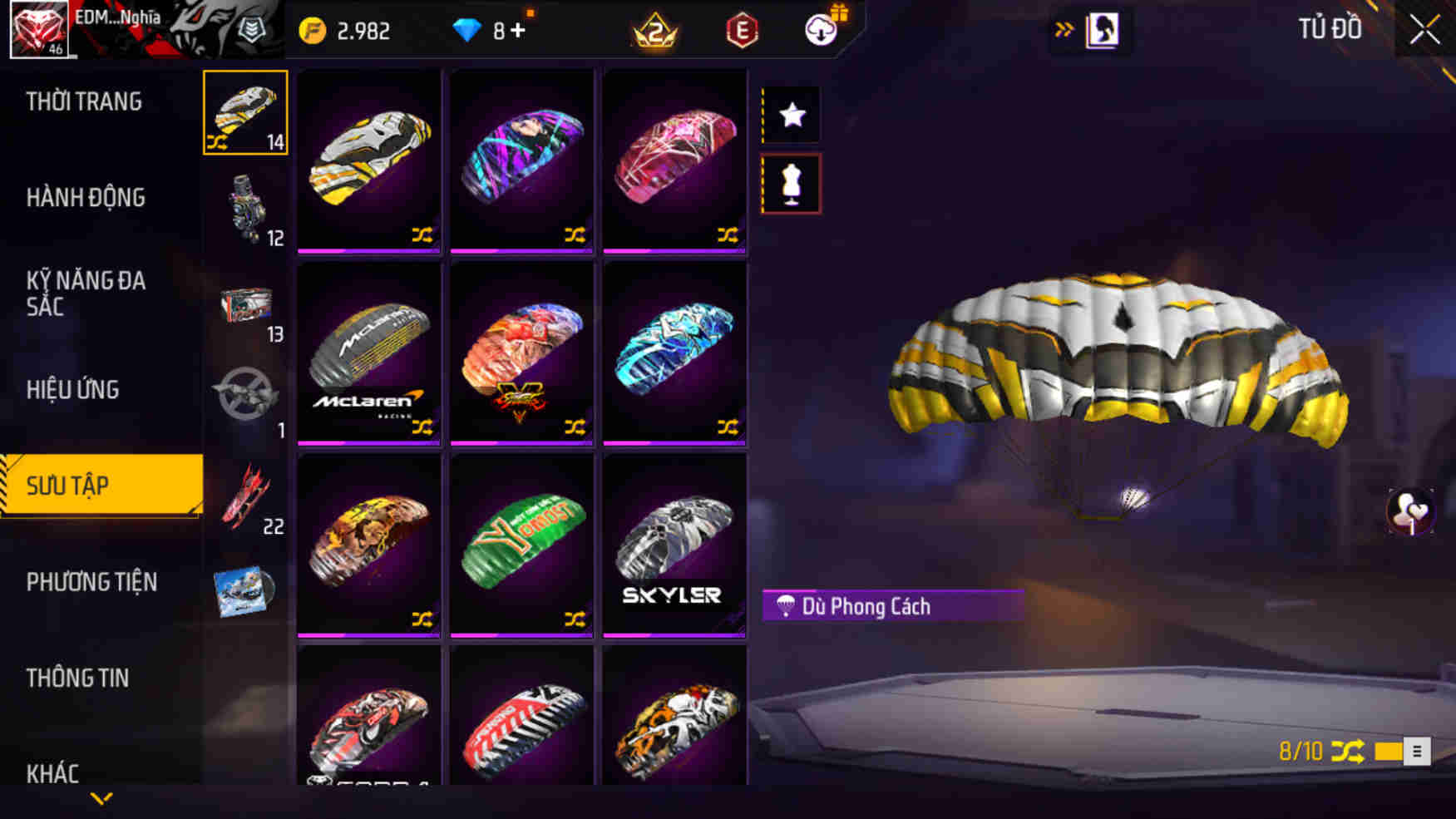This screenshot has width=1456, height=819.
Task: Open the list view icon at bottom right
Action: coord(1416,751)
